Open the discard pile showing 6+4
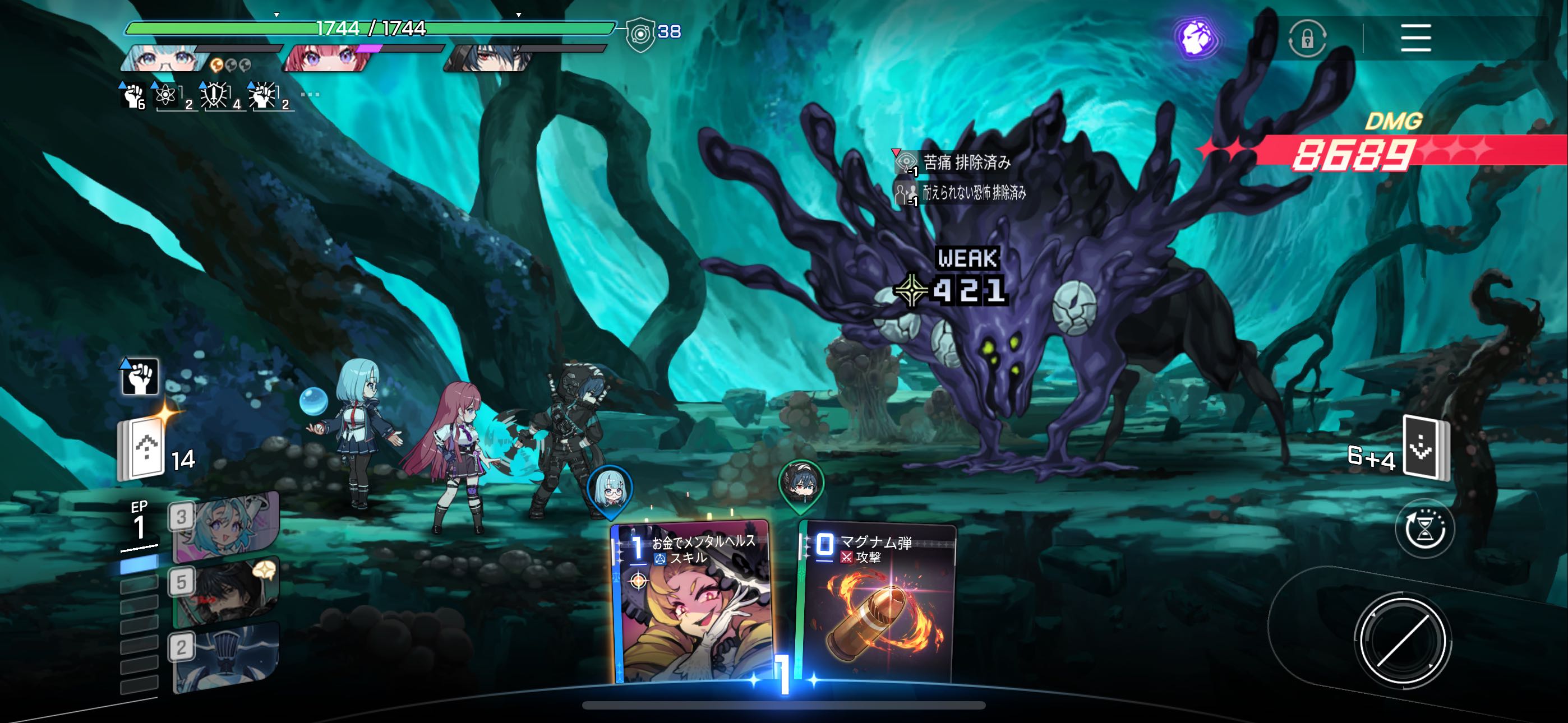Viewport: 1568px width, 723px height. (x=1426, y=448)
